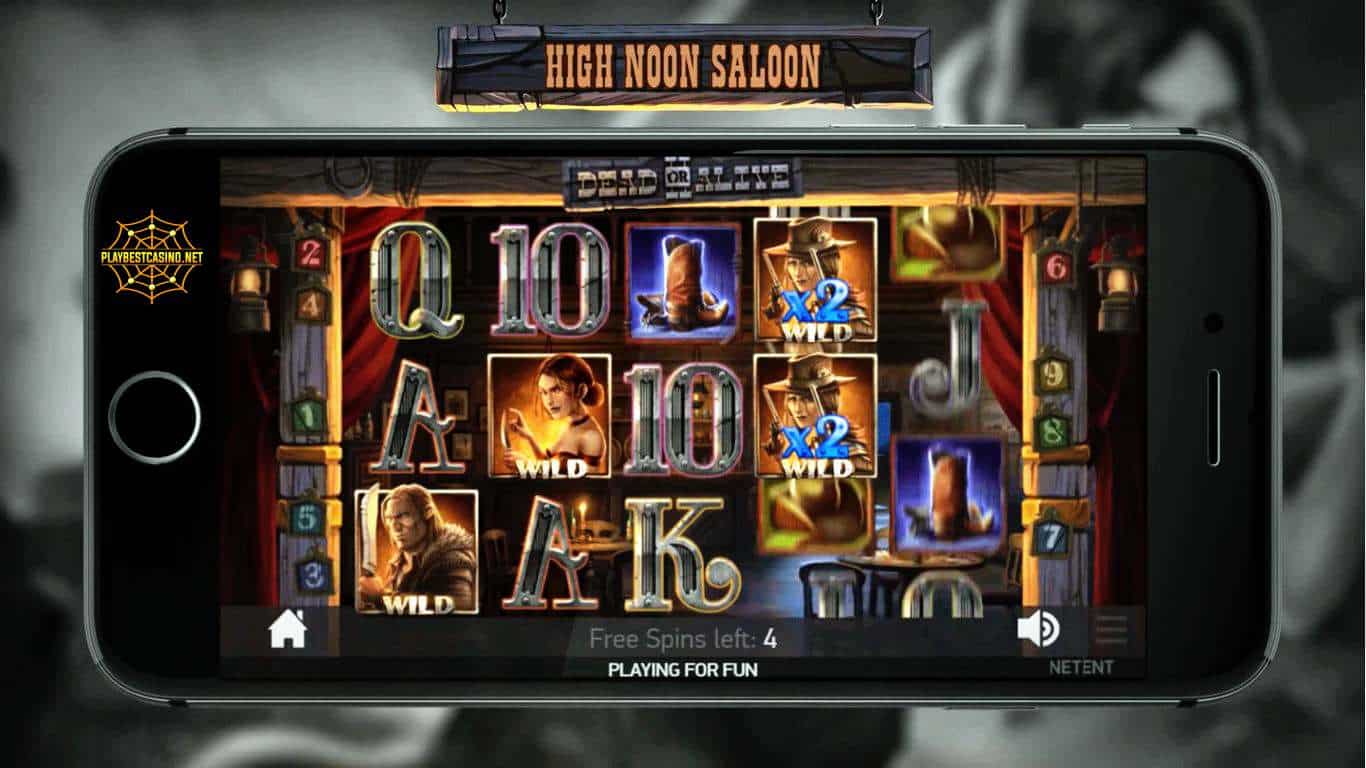Viewport: 1366px width, 768px height.
Task: Select payline marker 6
Action: point(1055,265)
